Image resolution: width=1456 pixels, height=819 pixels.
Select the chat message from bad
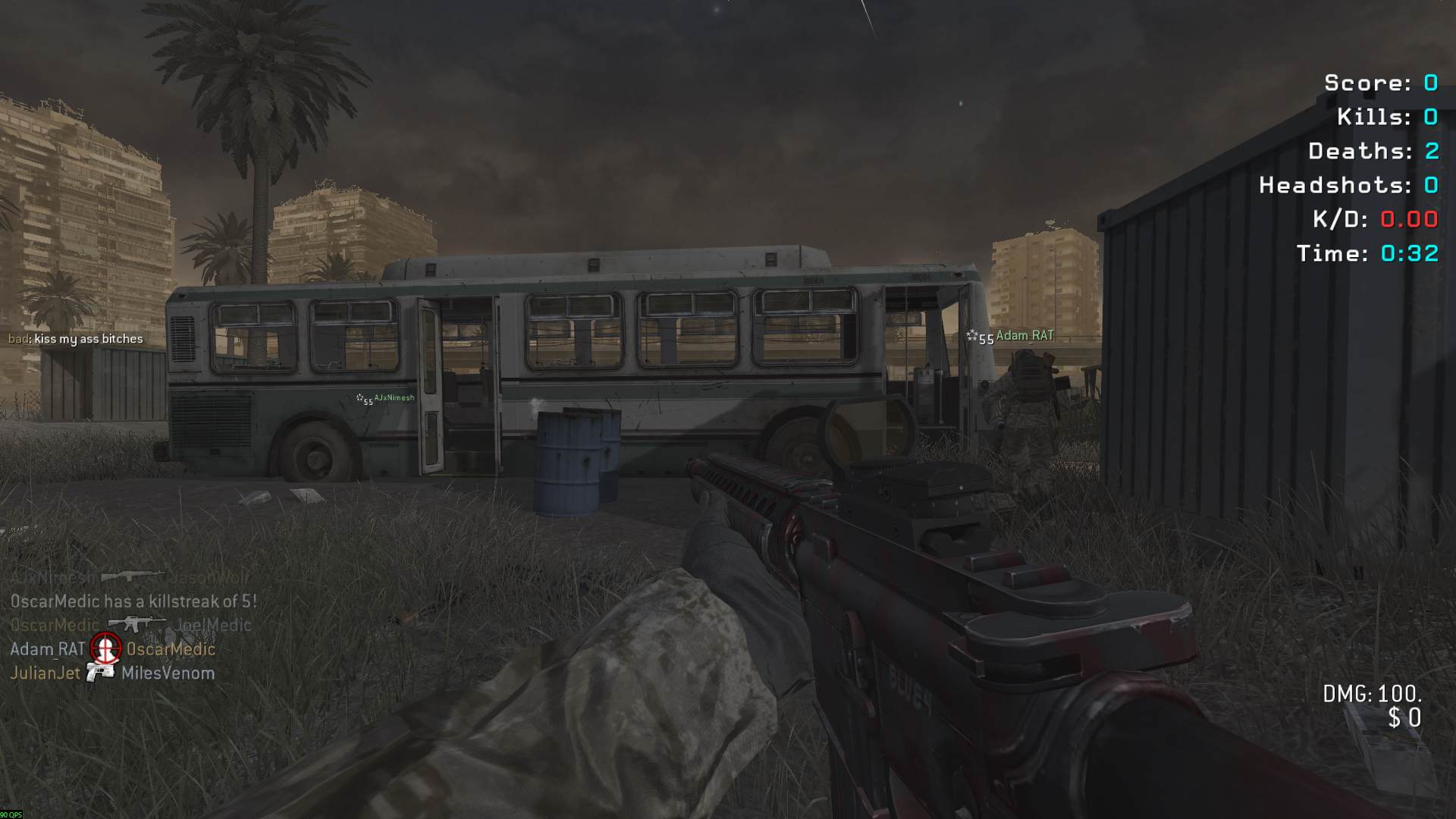click(76, 339)
